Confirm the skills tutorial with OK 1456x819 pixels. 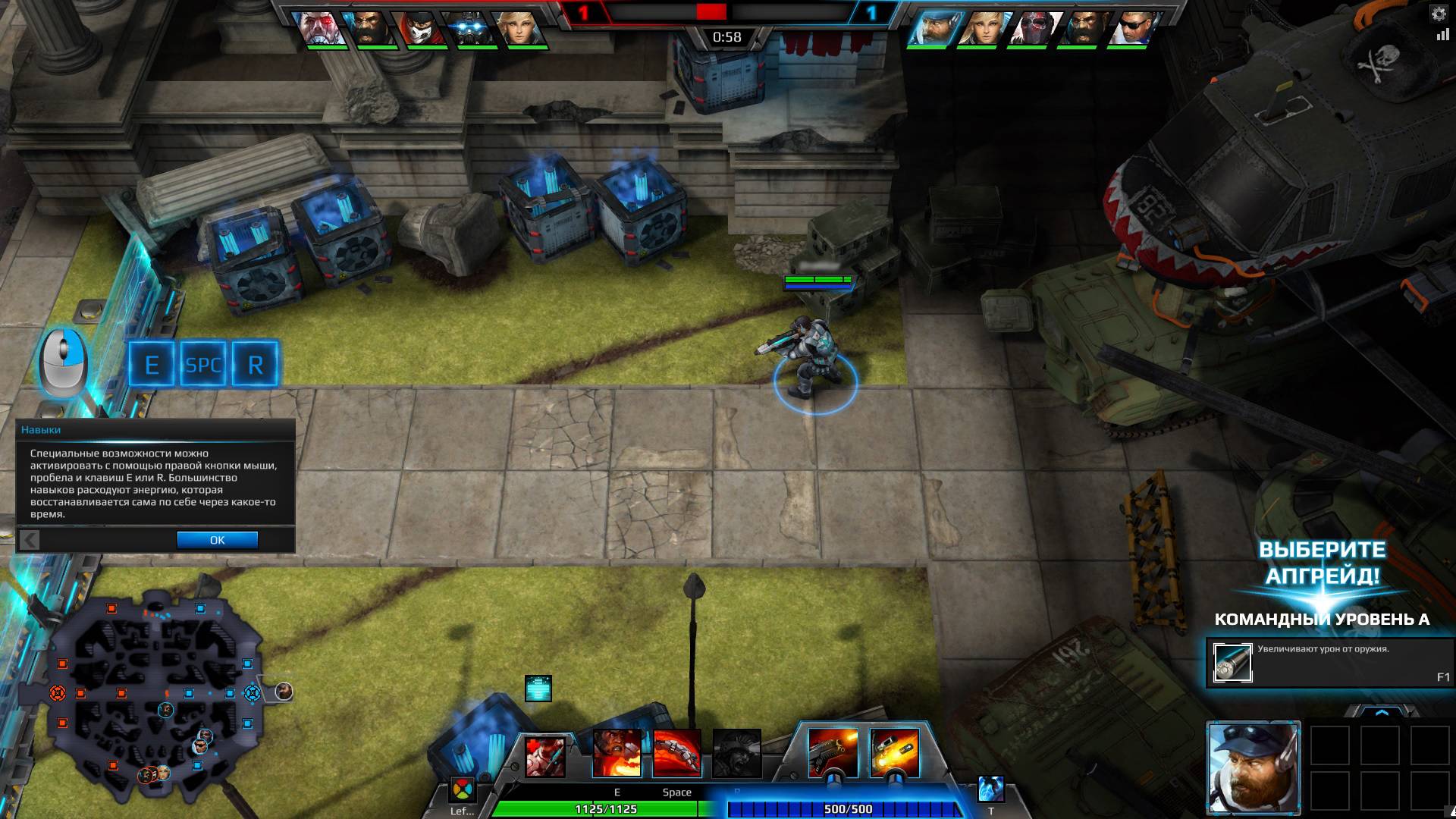(217, 540)
